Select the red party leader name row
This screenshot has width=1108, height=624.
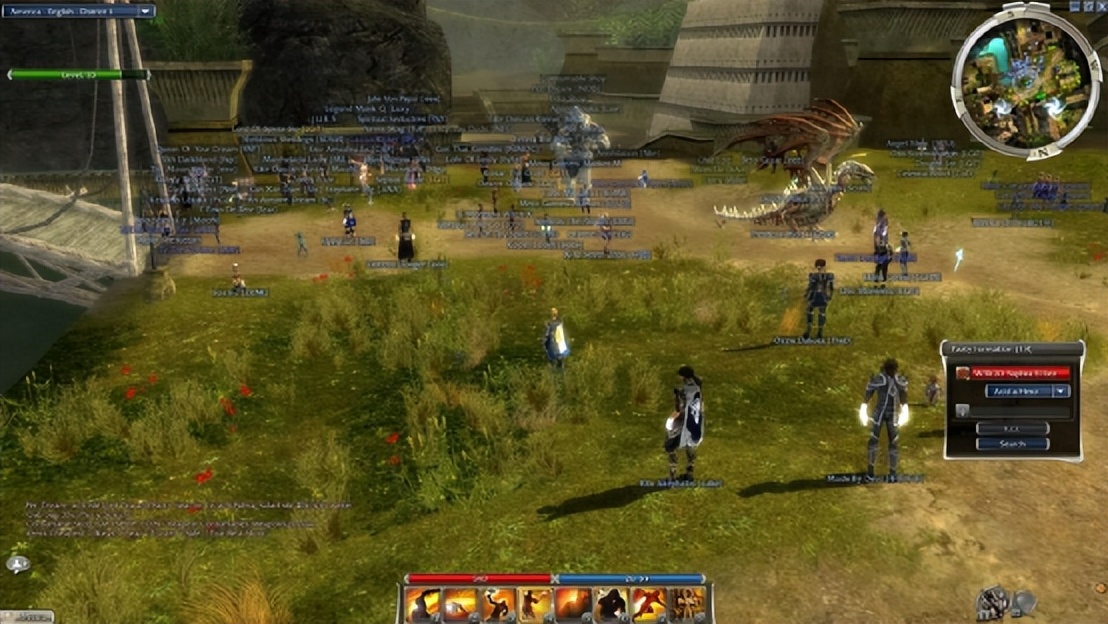tap(1020, 373)
